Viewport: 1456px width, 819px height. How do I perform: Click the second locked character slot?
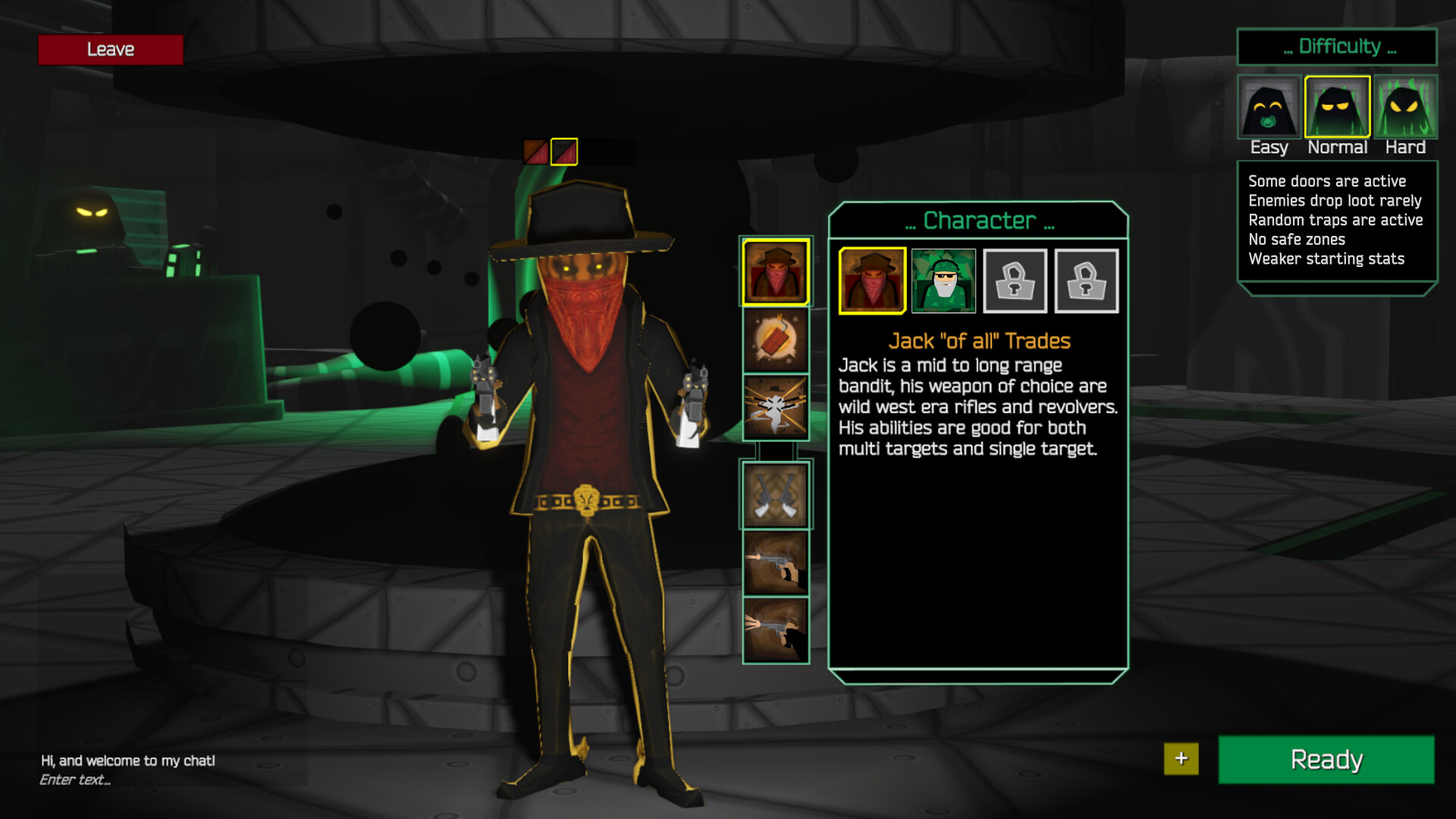tap(1087, 281)
